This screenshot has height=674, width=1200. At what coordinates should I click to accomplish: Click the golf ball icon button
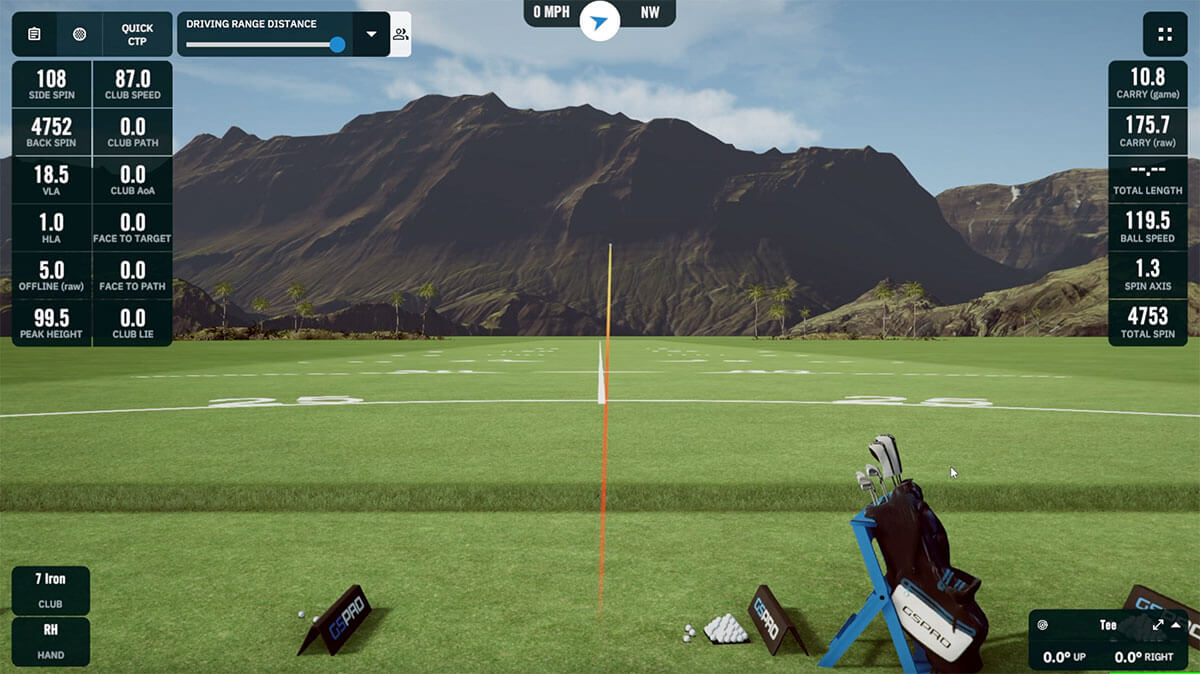point(80,34)
